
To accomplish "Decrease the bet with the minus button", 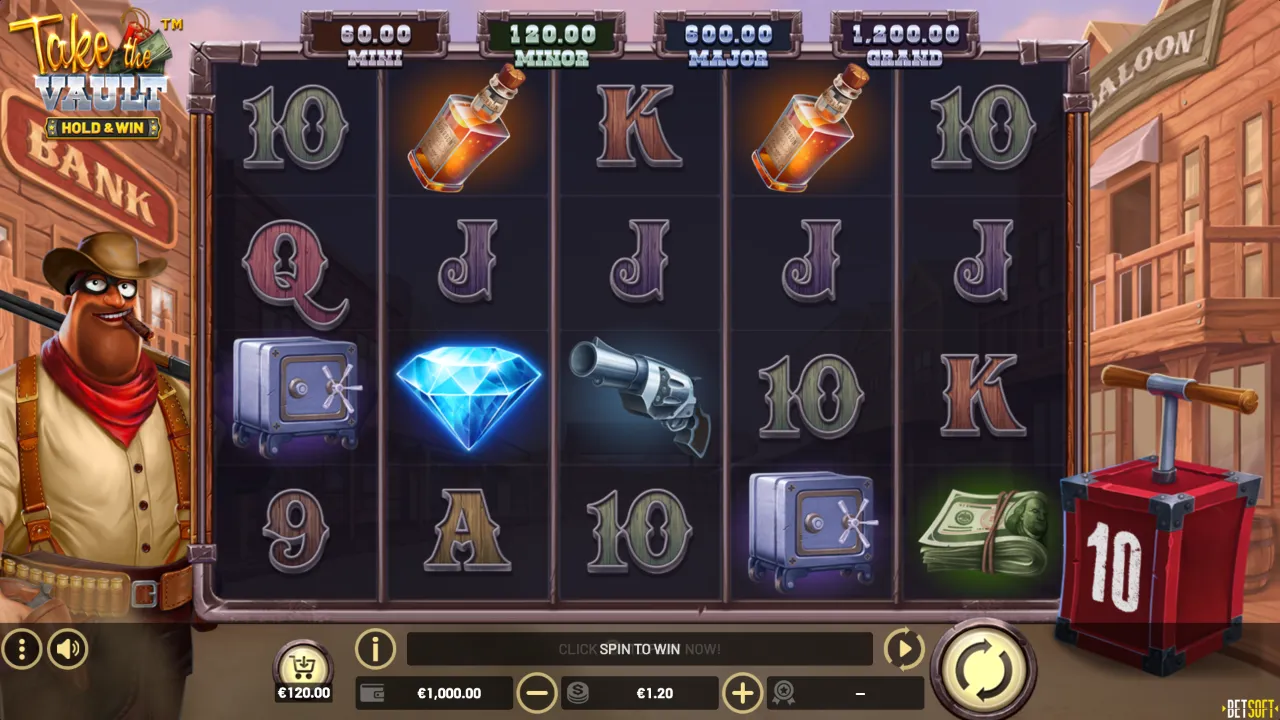I will 538,692.
